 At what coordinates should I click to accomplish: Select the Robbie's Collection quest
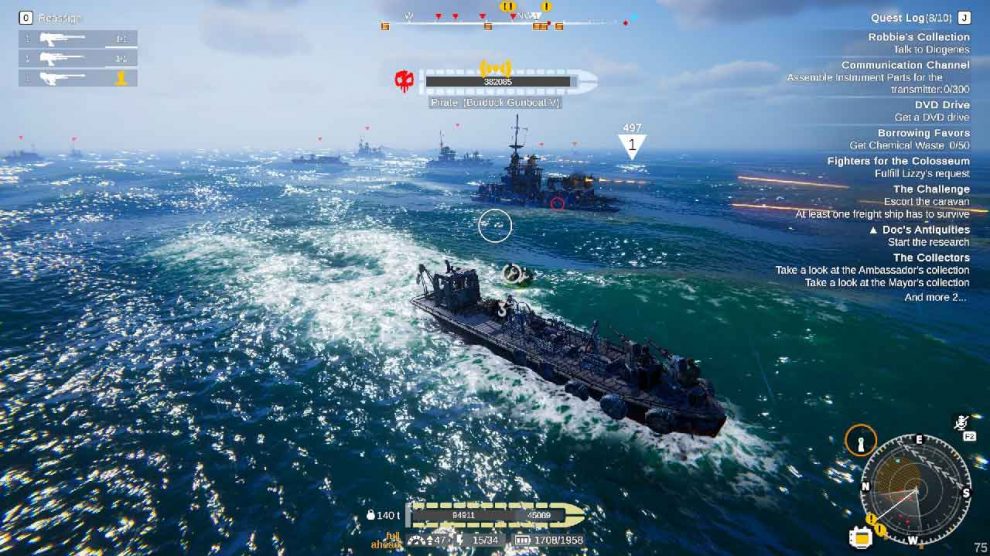pyautogui.click(x=918, y=37)
